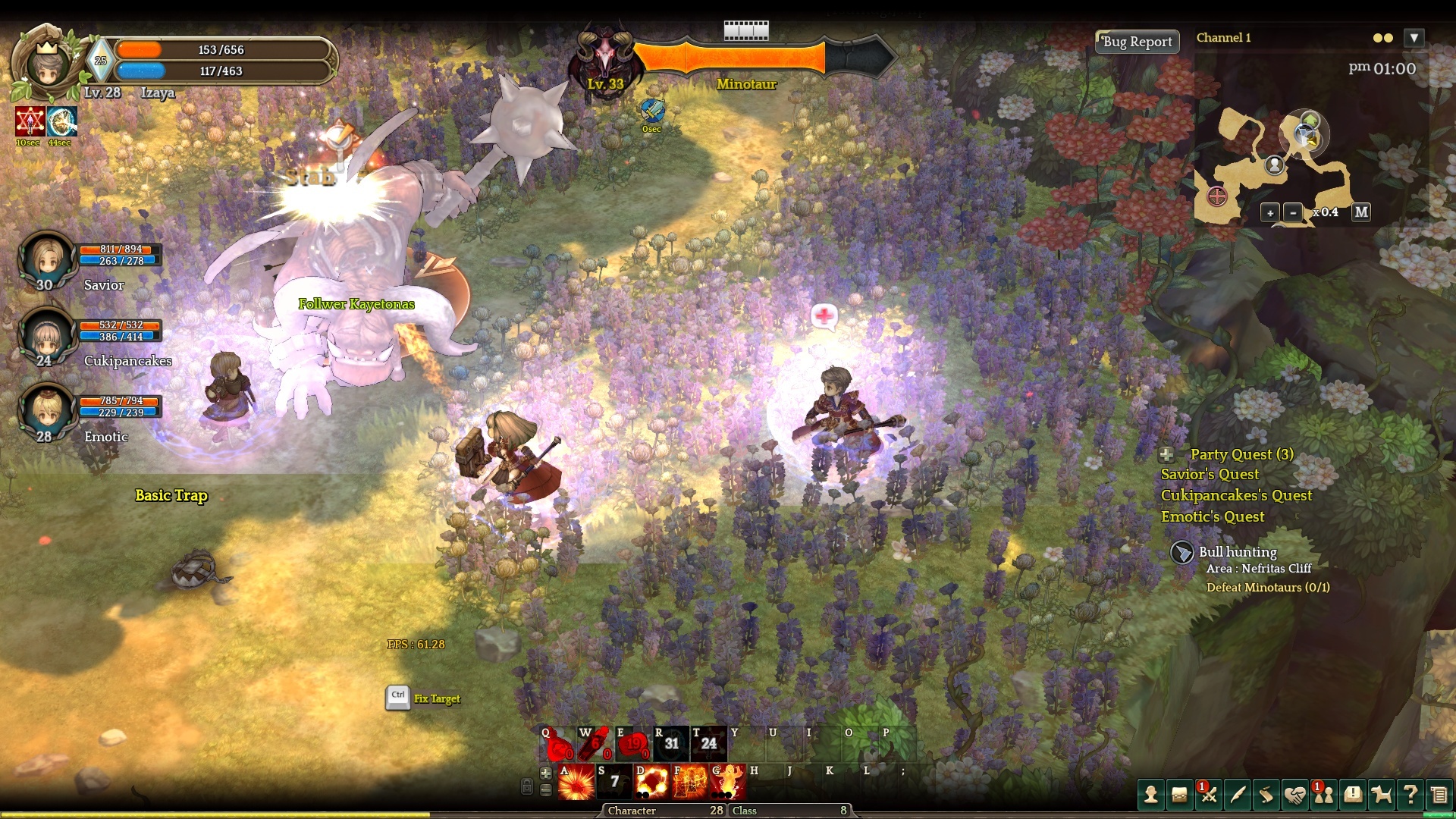Select party member Cukipancakes' portrait
The image size is (1456, 819).
pyautogui.click(x=47, y=336)
